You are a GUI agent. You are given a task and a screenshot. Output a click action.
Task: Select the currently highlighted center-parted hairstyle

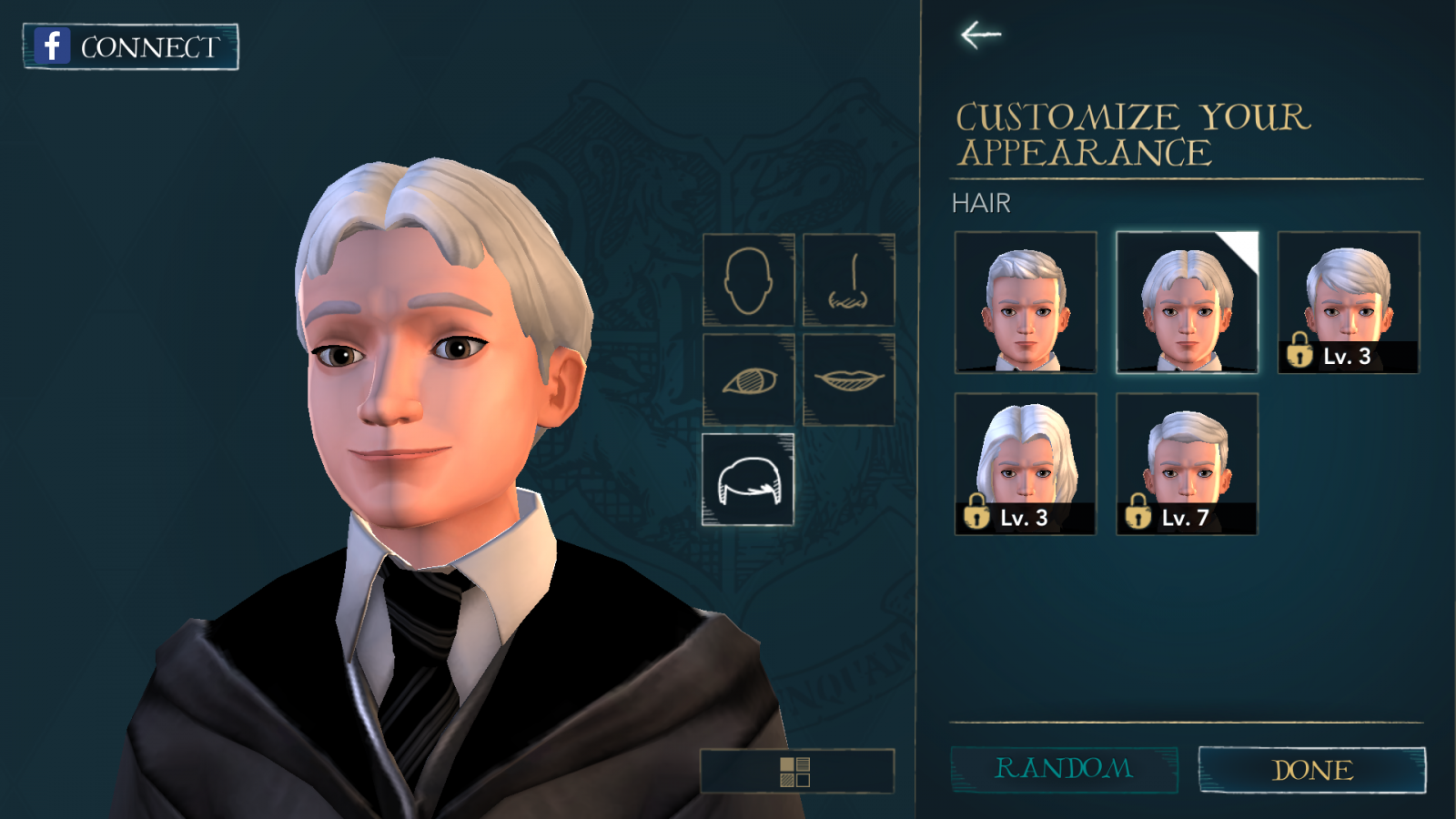coord(1186,302)
